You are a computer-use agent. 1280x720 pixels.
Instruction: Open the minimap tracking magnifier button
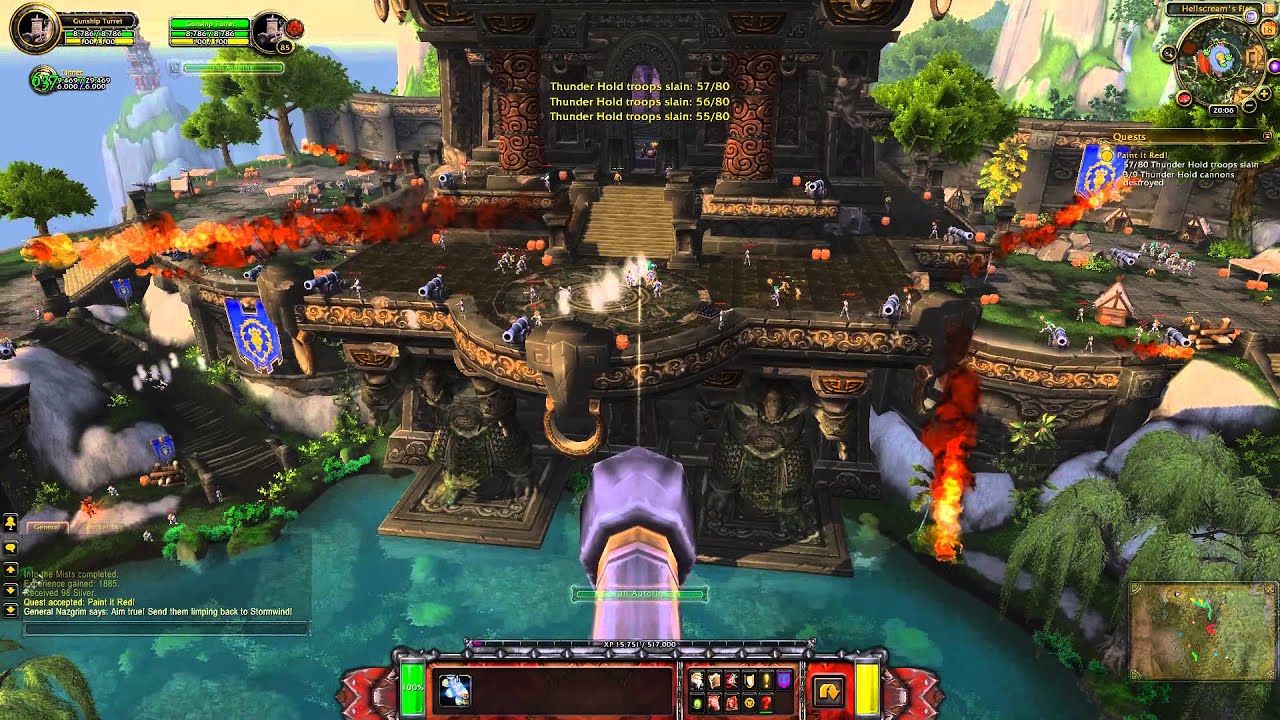click(1168, 53)
